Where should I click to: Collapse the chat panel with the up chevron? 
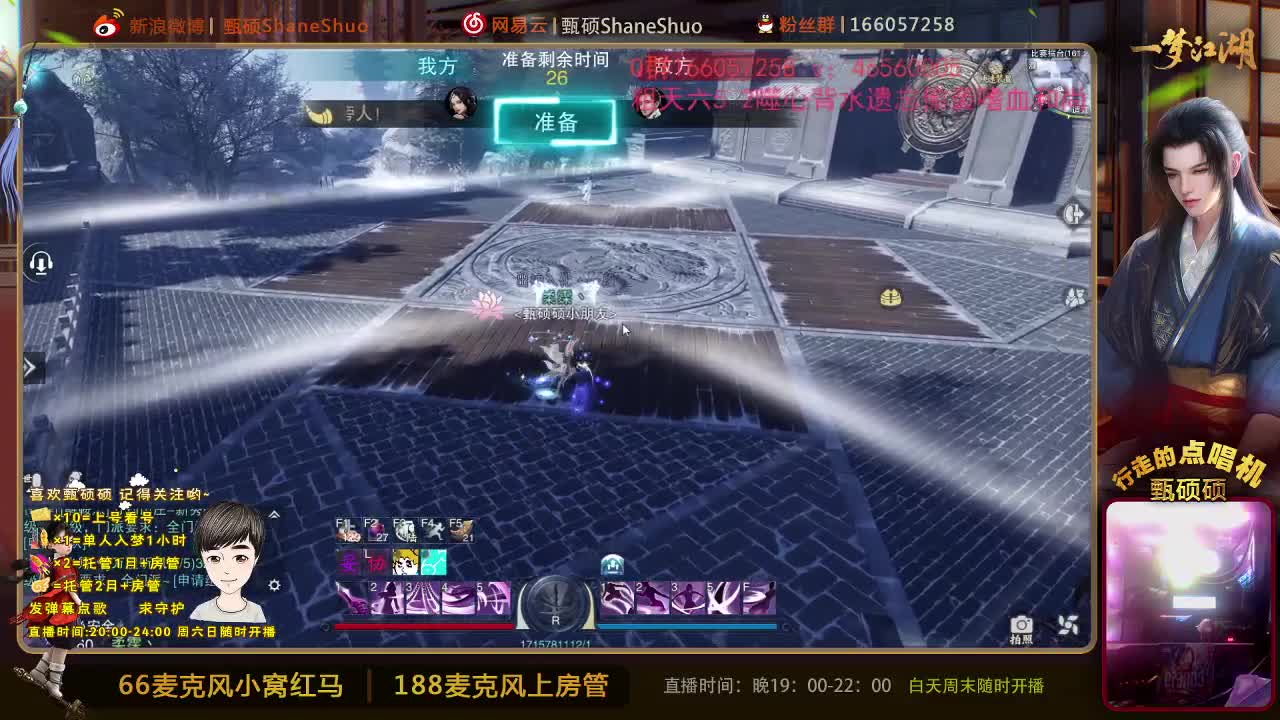click(275, 514)
